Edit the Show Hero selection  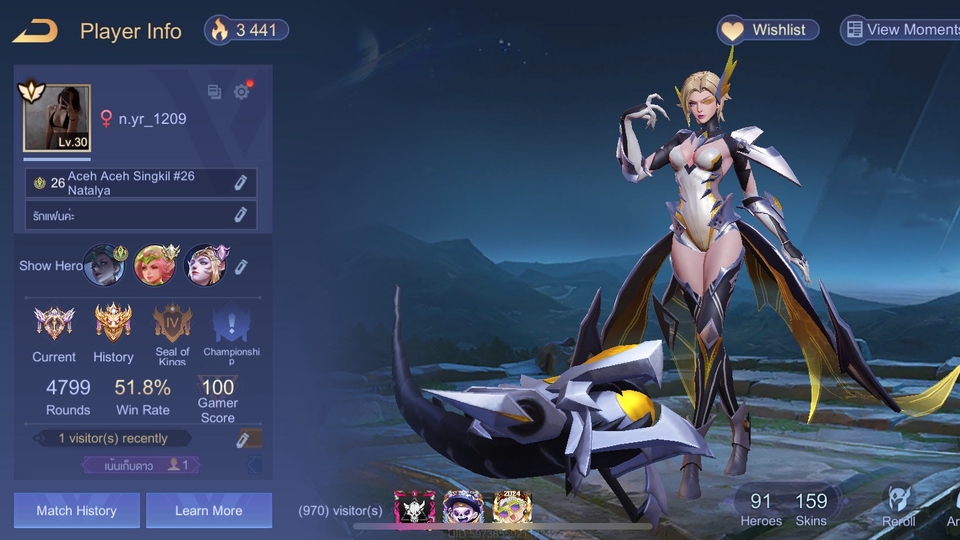pos(241,266)
